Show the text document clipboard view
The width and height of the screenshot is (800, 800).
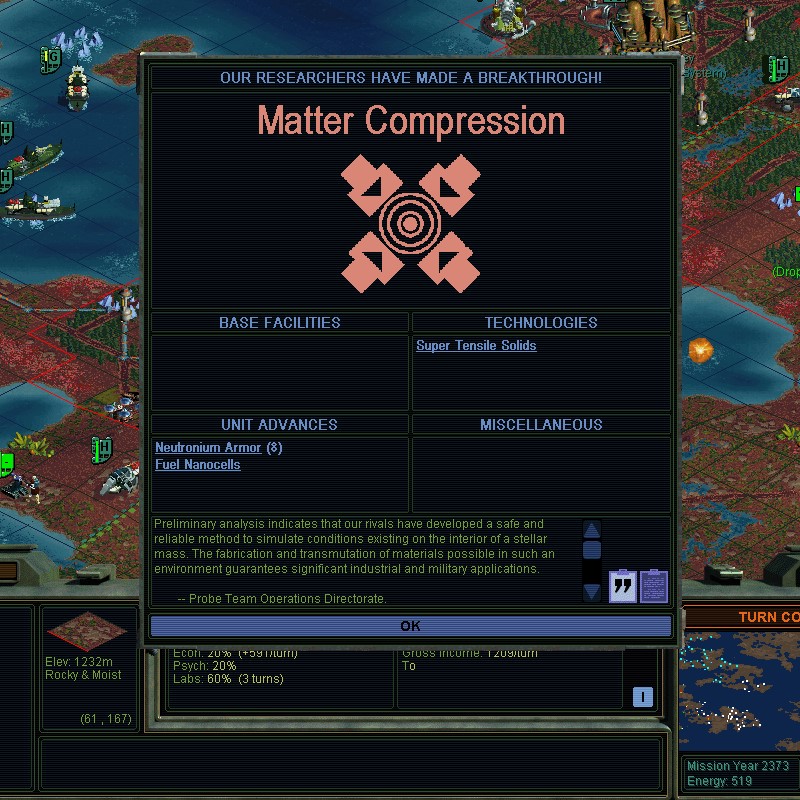click(x=654, y=585)
